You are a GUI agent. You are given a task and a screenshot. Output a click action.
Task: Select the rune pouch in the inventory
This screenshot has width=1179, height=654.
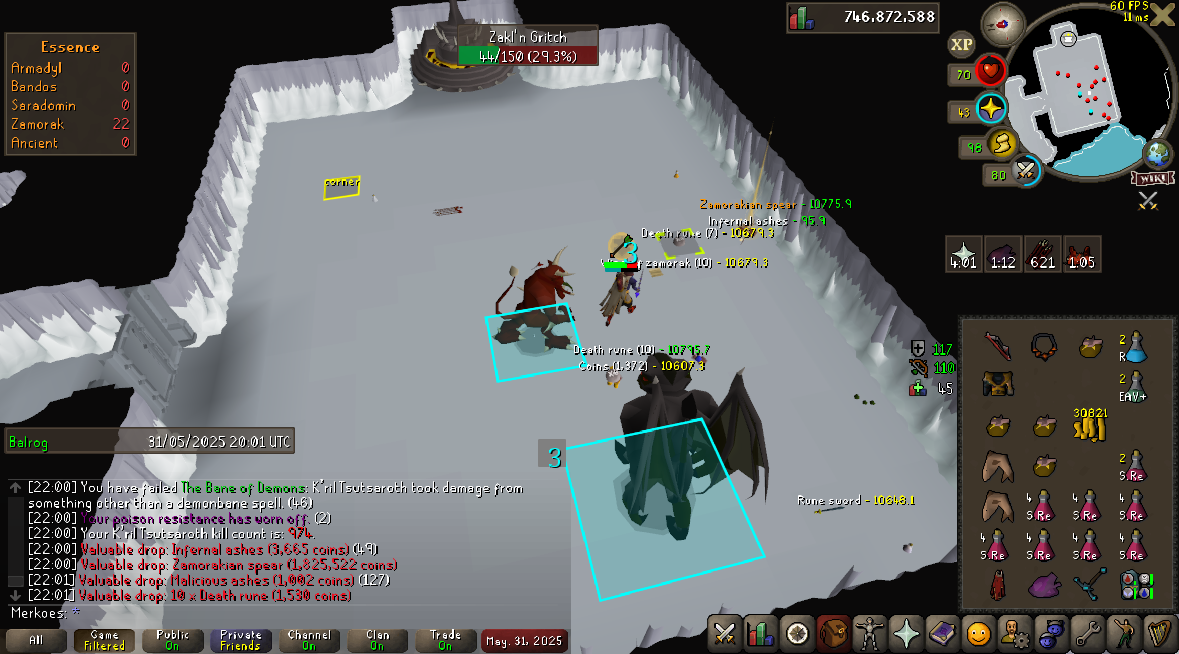[x=1134, y=585]
